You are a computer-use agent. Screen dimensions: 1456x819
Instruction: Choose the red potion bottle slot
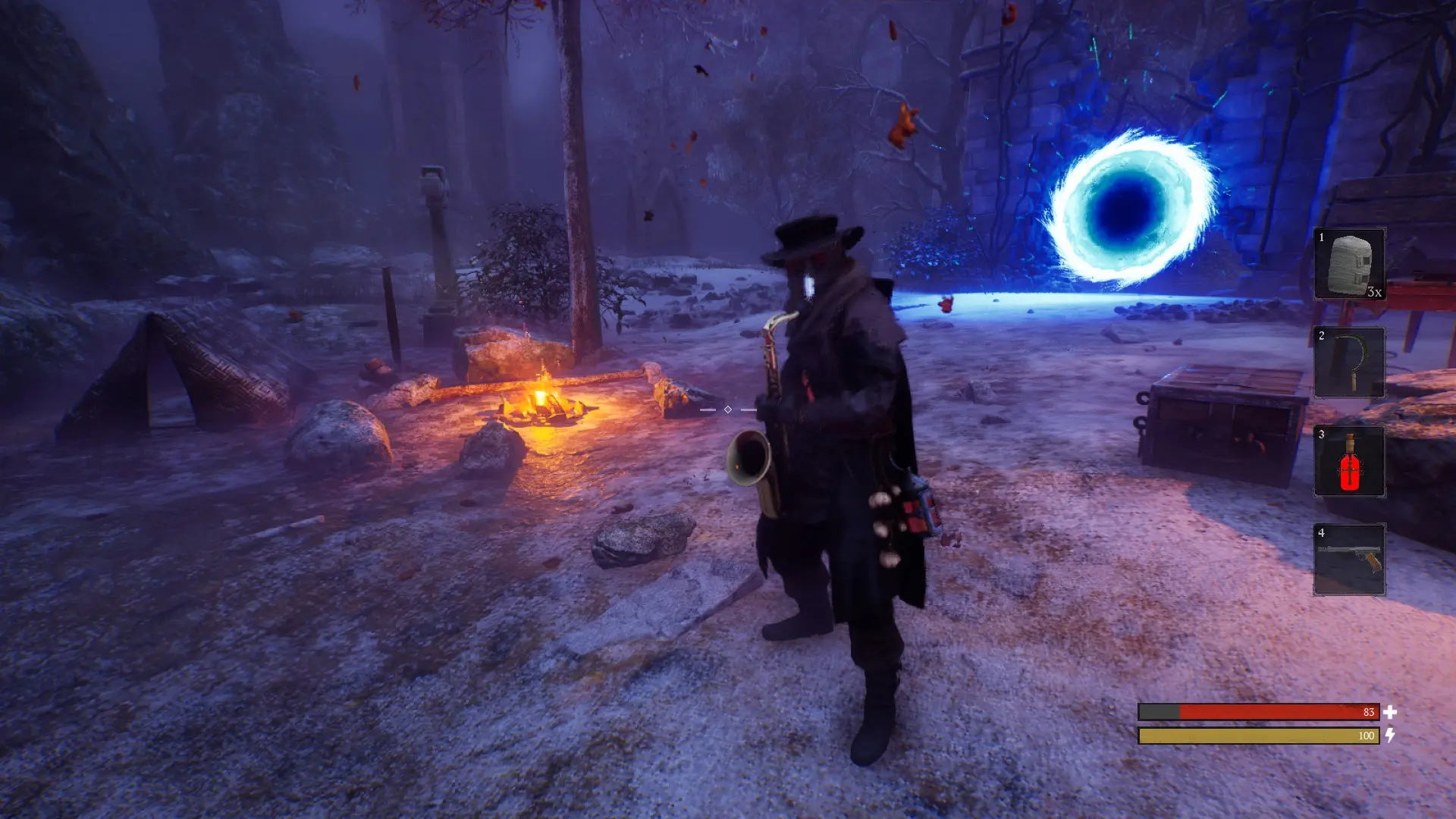coord(1349,461)
